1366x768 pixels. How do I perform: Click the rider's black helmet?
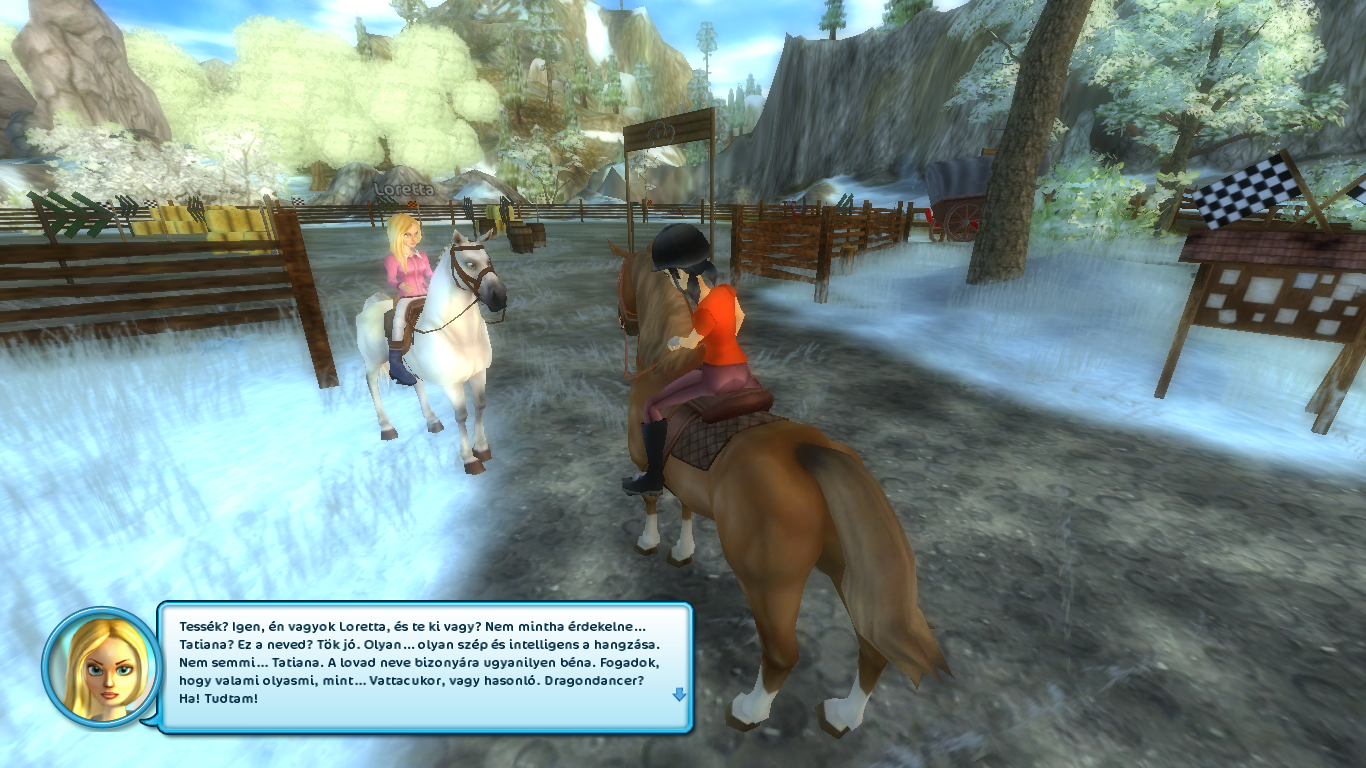click(x=680, y=248)
